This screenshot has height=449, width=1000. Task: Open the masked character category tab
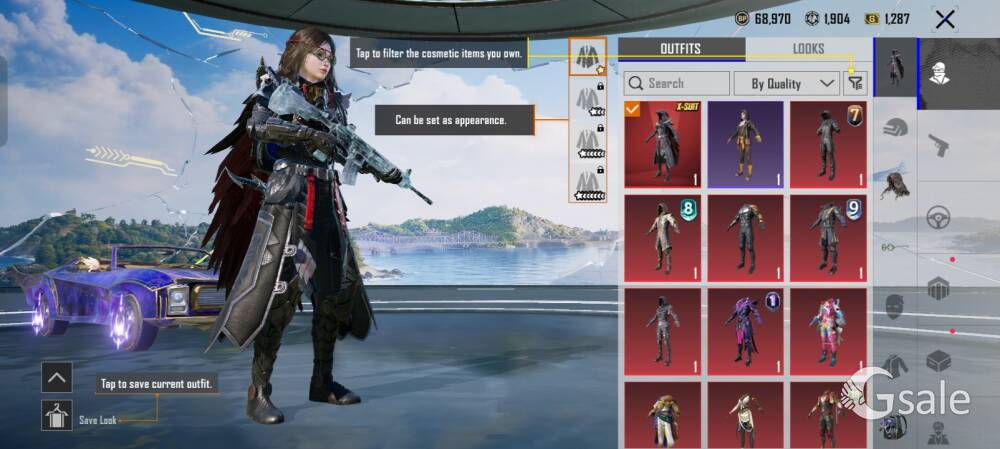click(x=938, y=68)
